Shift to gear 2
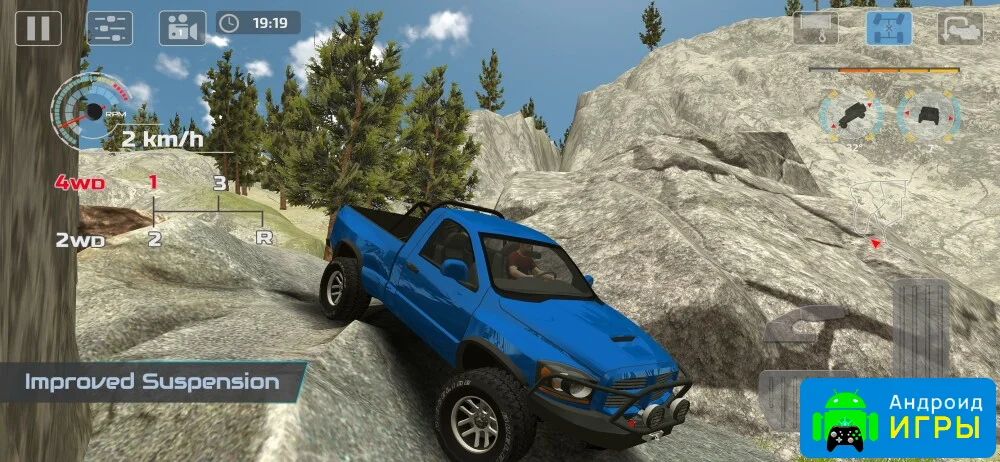Screen dimensions: 1000x462 tap(154, 239)
